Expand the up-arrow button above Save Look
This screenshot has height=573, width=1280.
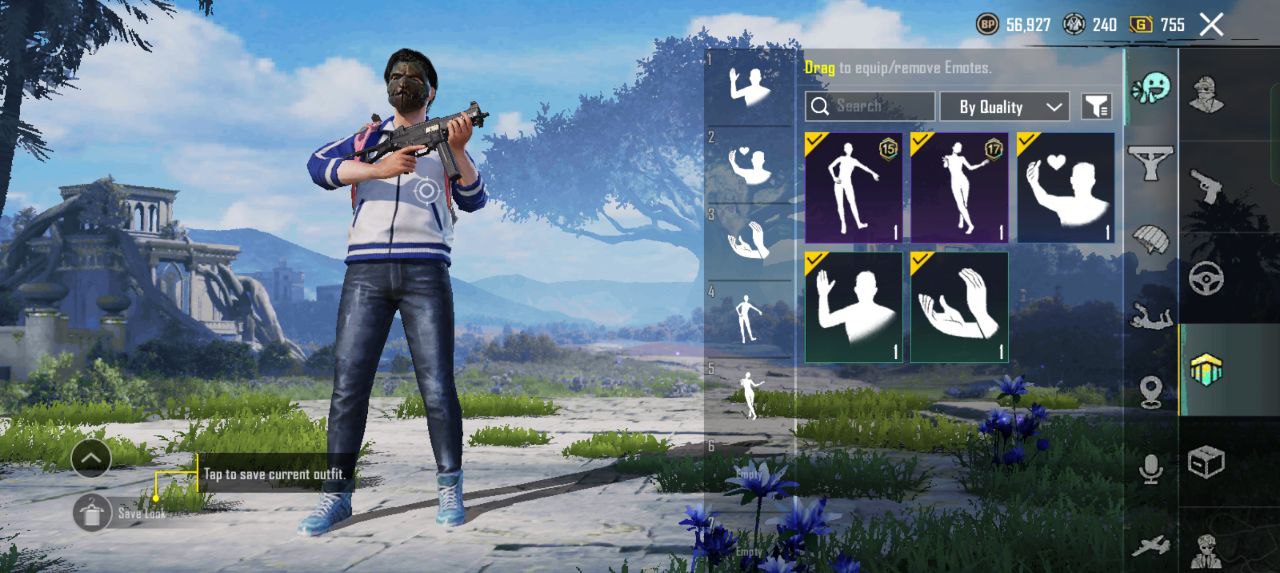[x=91, y=458]
